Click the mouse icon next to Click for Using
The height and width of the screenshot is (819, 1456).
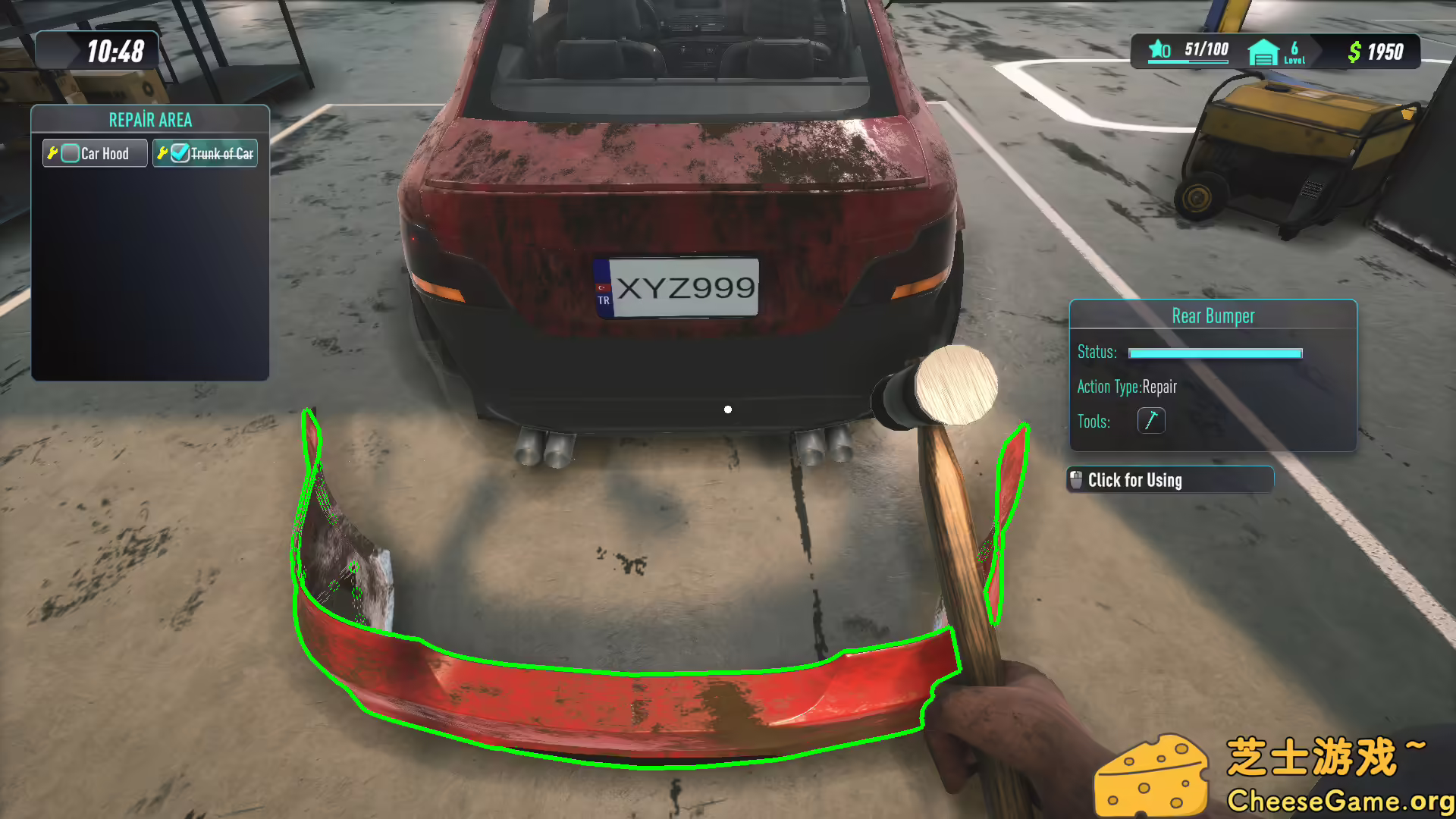1077,480
